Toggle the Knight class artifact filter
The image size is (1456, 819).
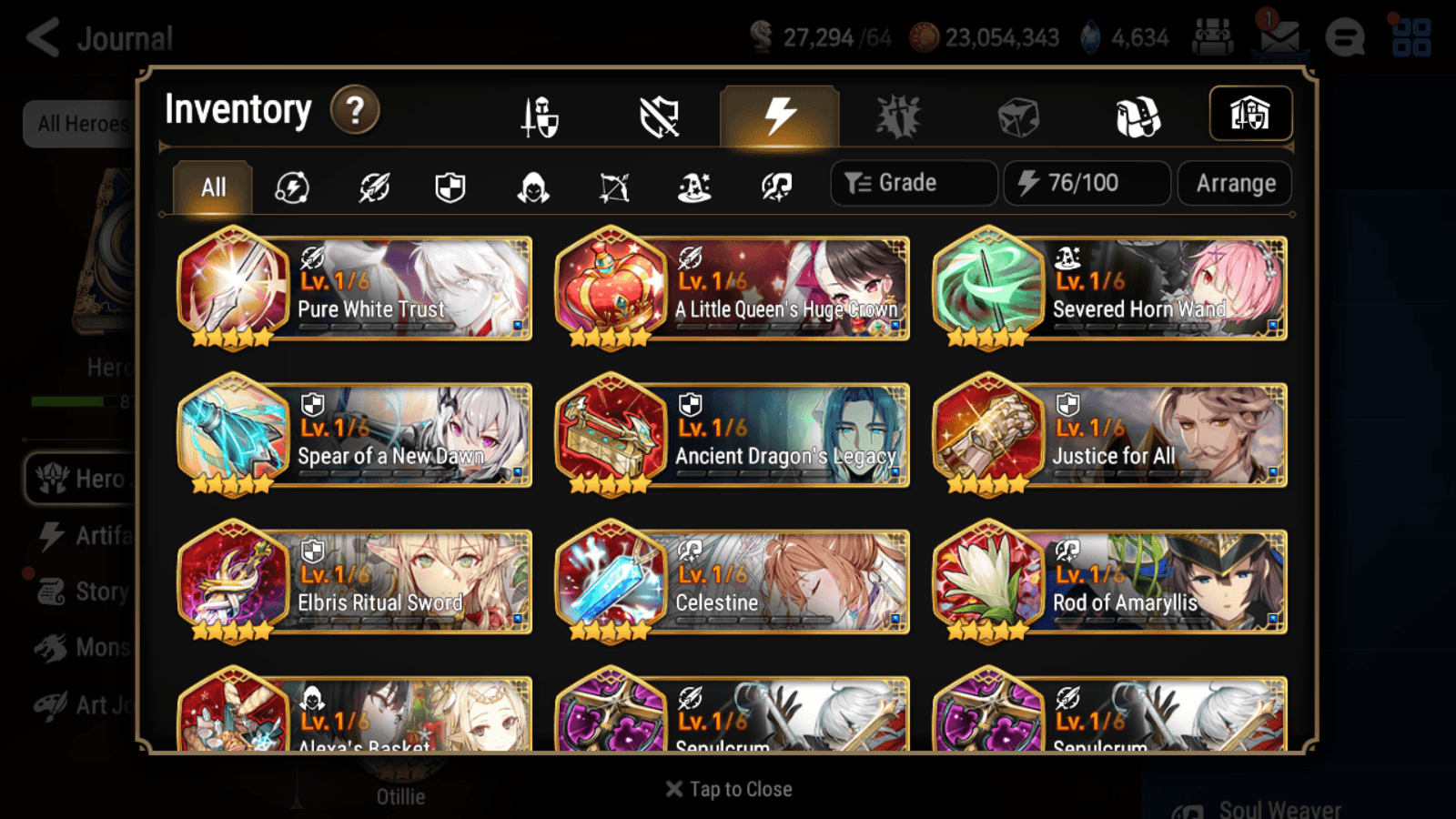click(450, 187)
